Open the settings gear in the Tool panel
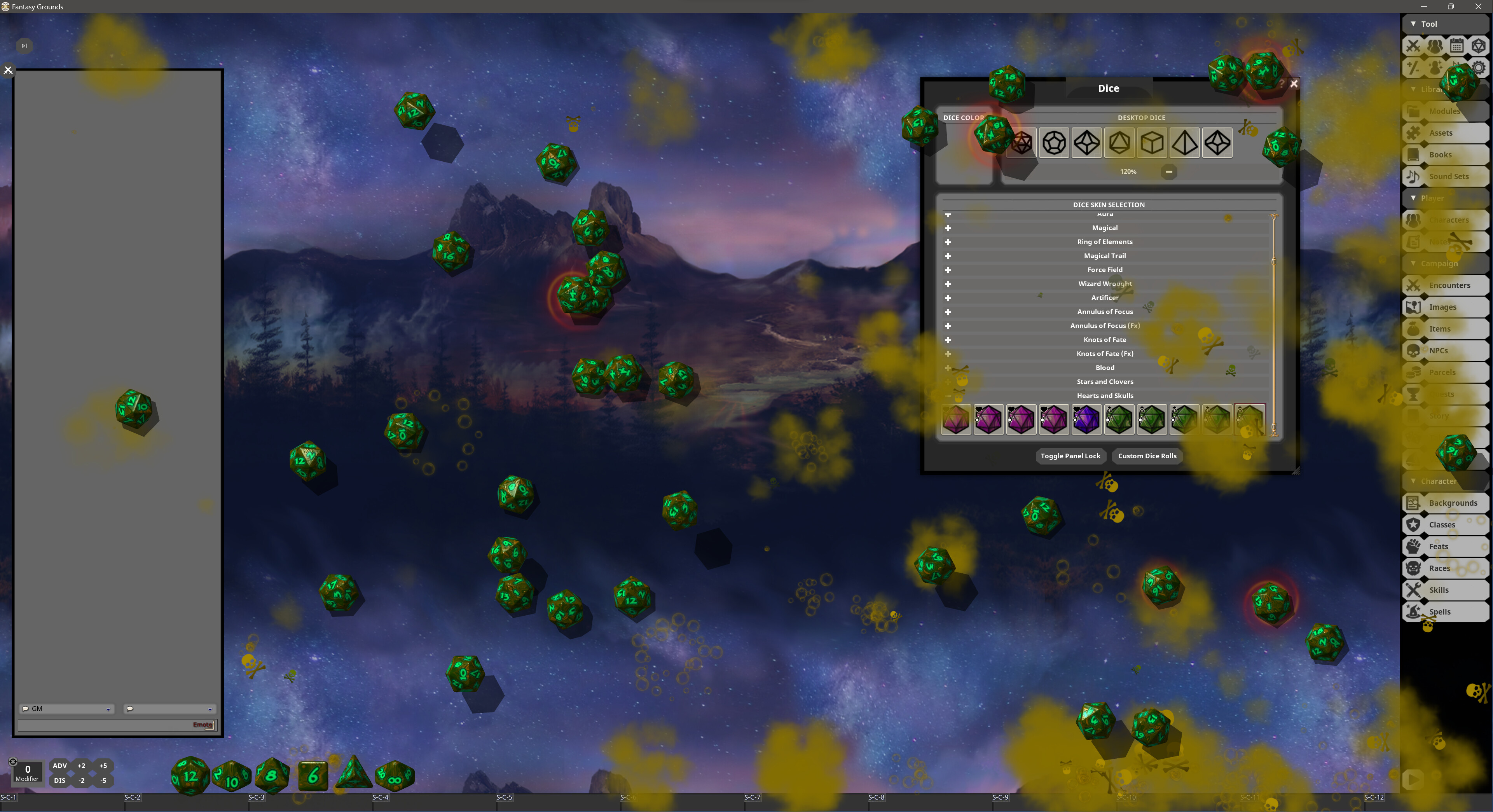This screenshot has width=1493, height=812. (1479, 68)
